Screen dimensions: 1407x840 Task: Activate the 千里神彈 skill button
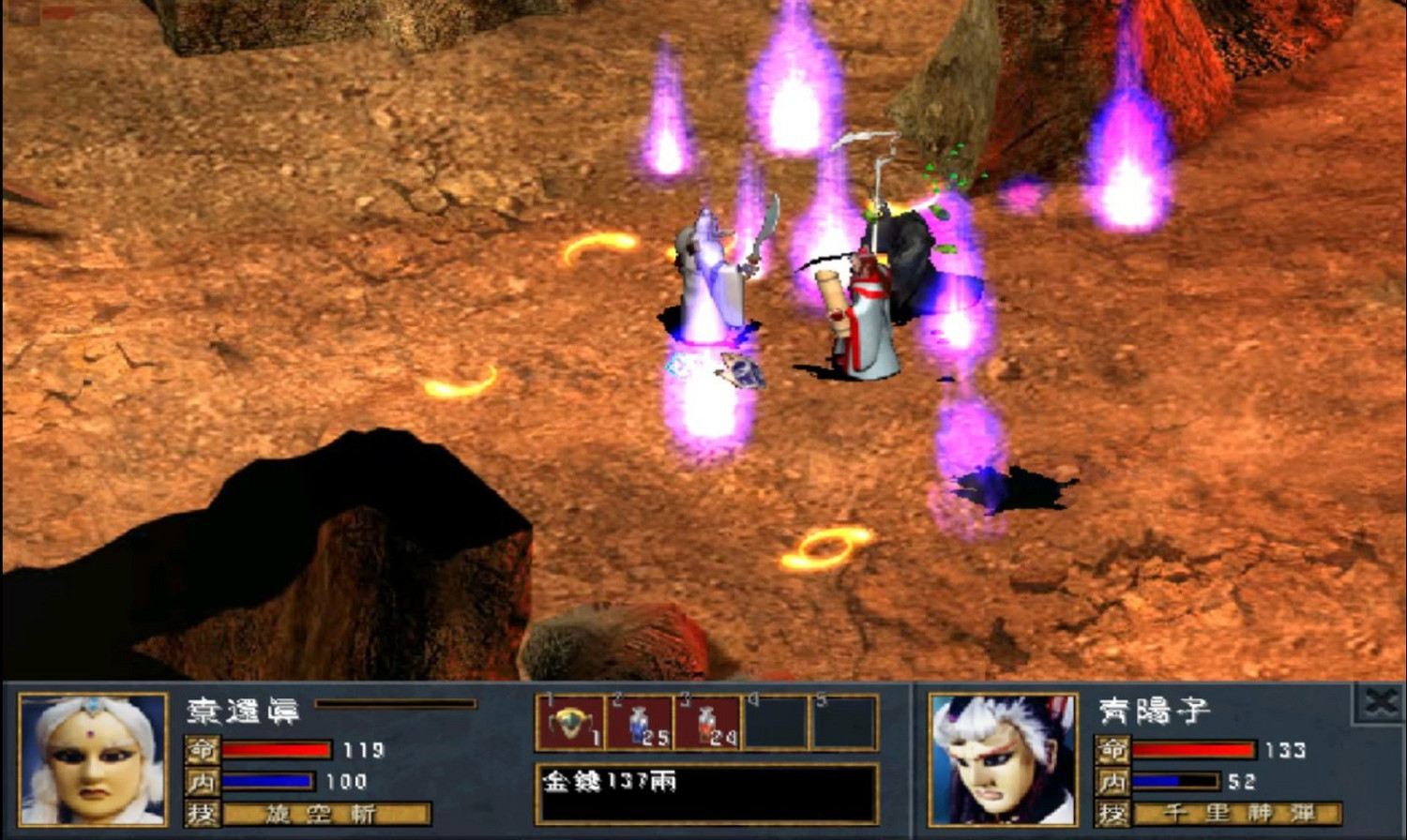point(1238,814)
